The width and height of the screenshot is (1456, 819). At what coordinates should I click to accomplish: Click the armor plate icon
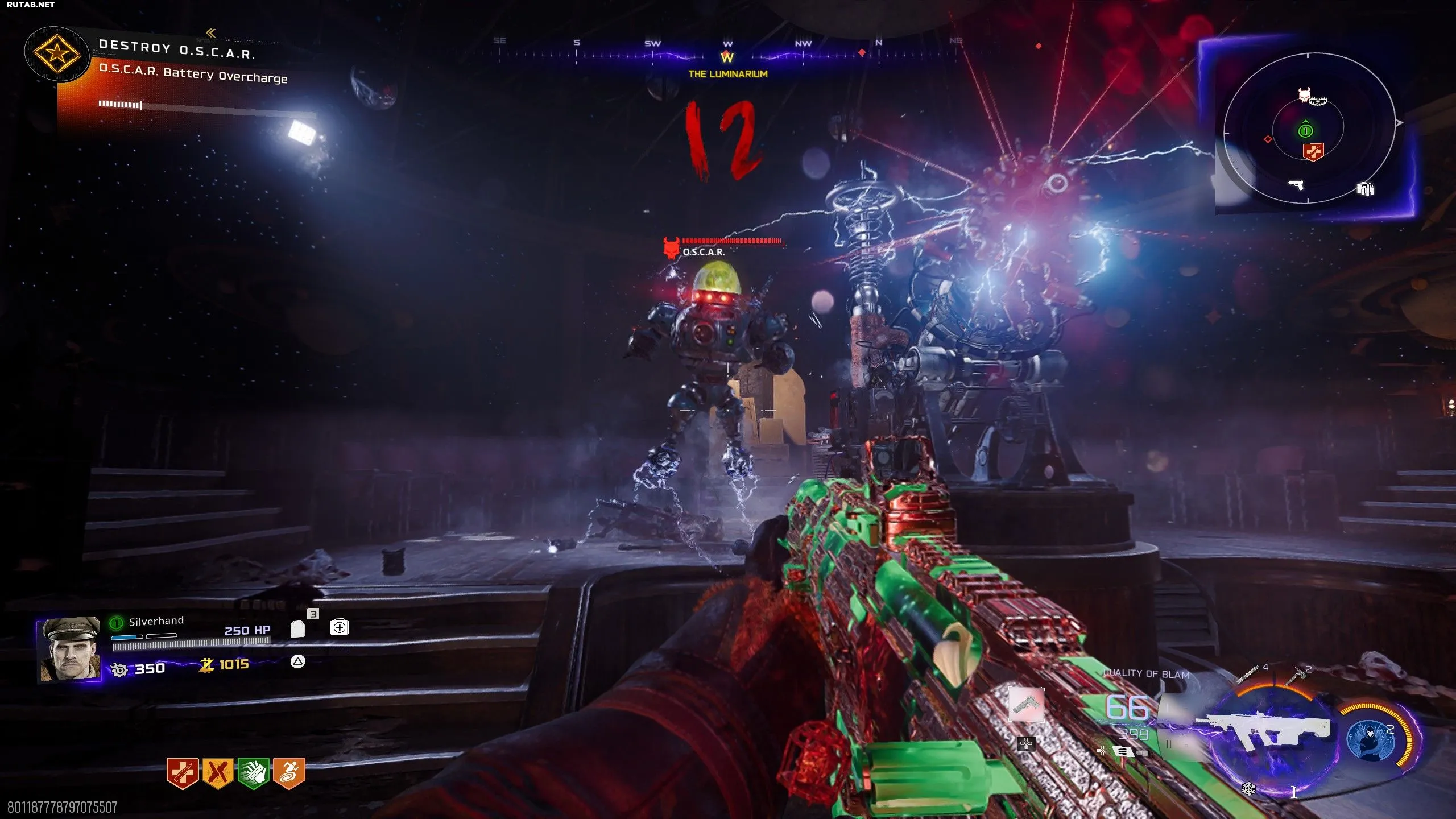point(297,628)
